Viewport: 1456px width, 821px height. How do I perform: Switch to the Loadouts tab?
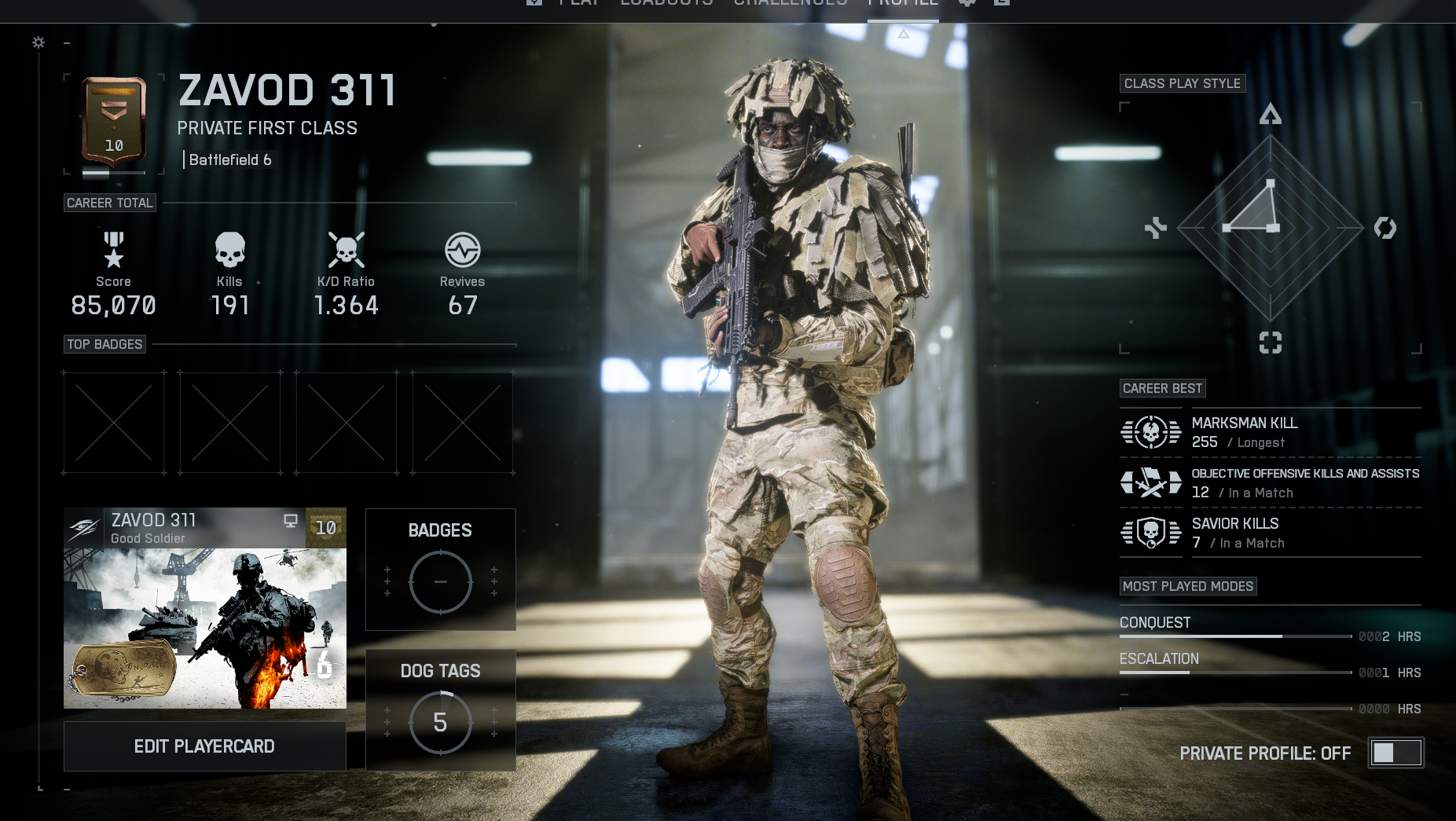coord(666,3)
